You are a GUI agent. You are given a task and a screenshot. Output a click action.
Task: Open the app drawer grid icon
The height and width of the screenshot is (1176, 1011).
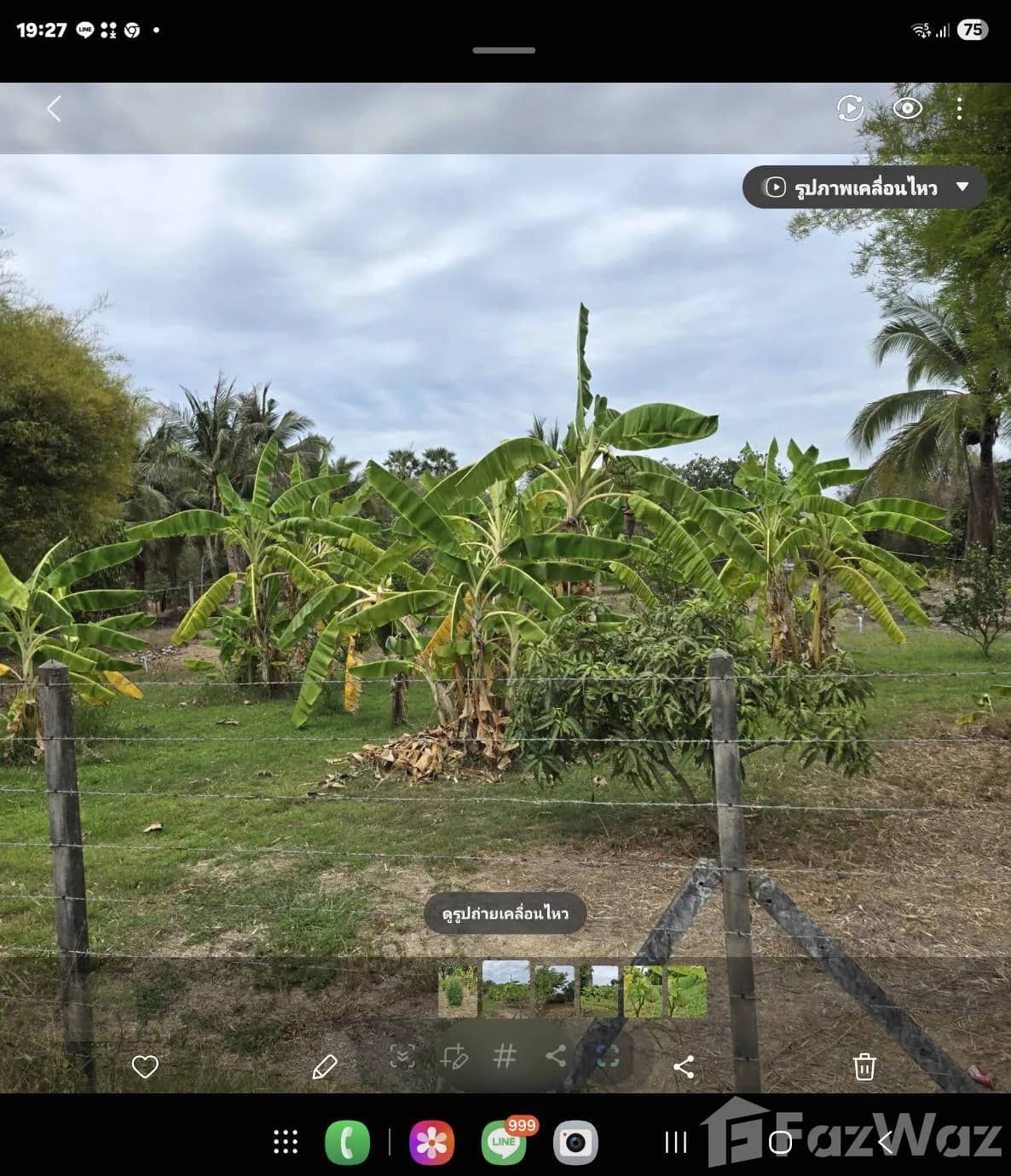pyautogui.click(x=286, y=1142)
